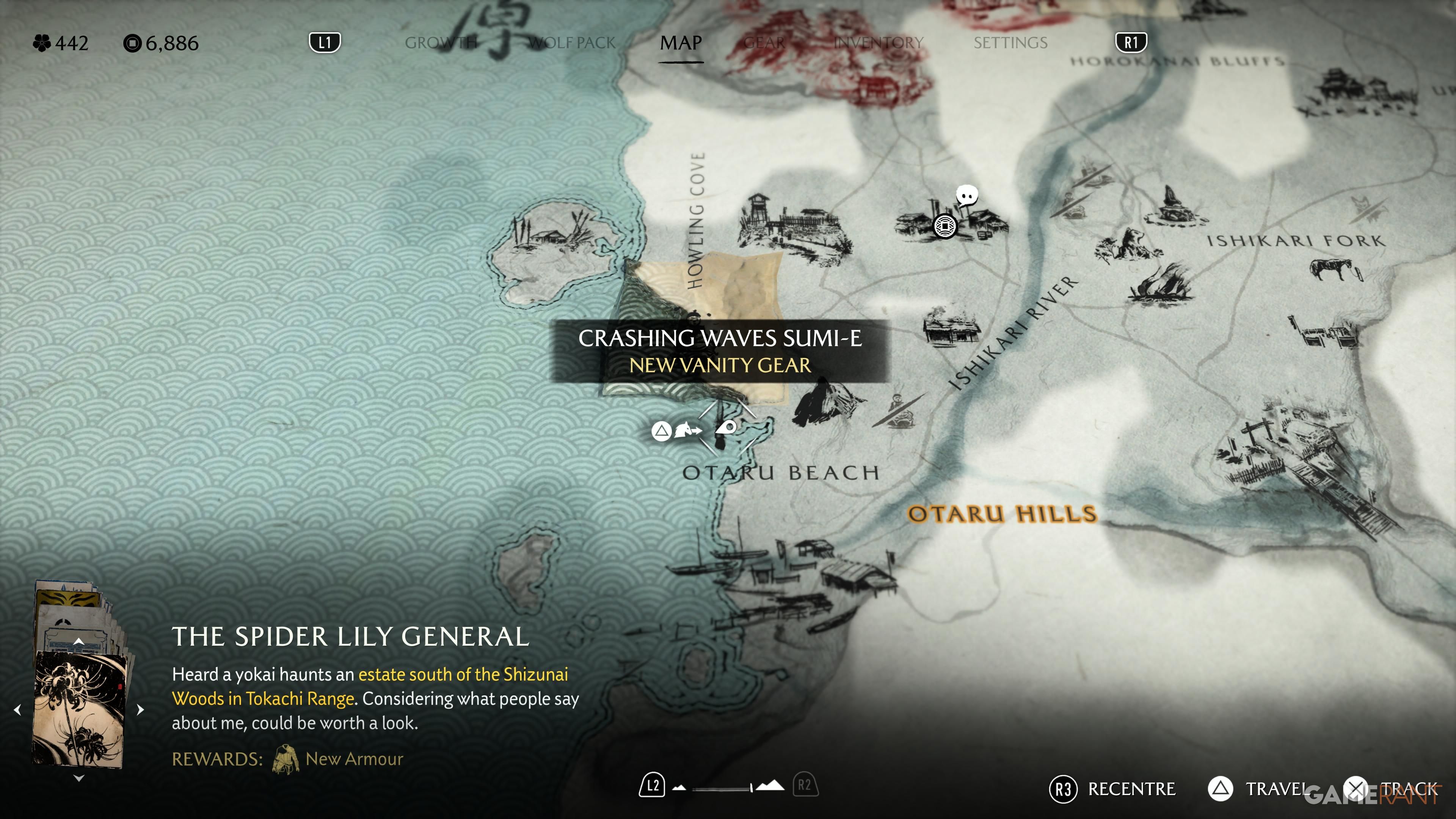Viewport: 1456px width, 819px height.
Task: Click the coin merchant map marker
Action: tap(945, 226)
